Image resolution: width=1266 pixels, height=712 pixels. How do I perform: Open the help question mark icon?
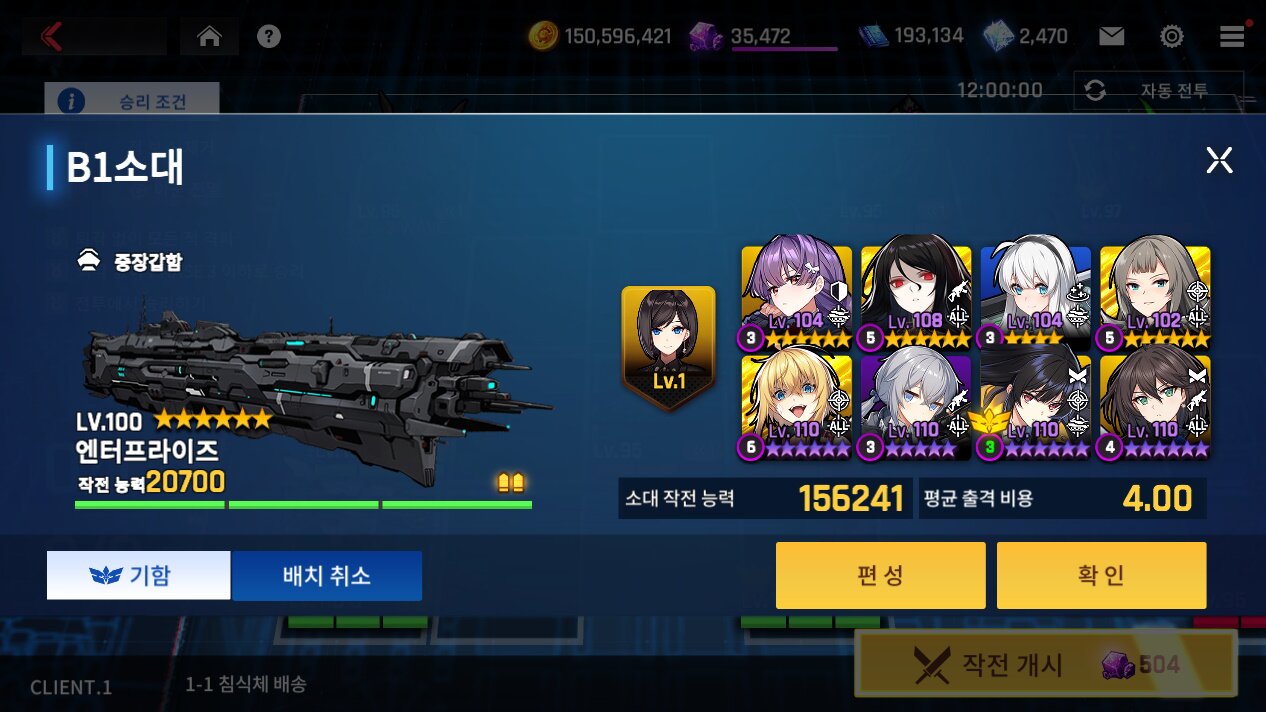pos(268,37)
